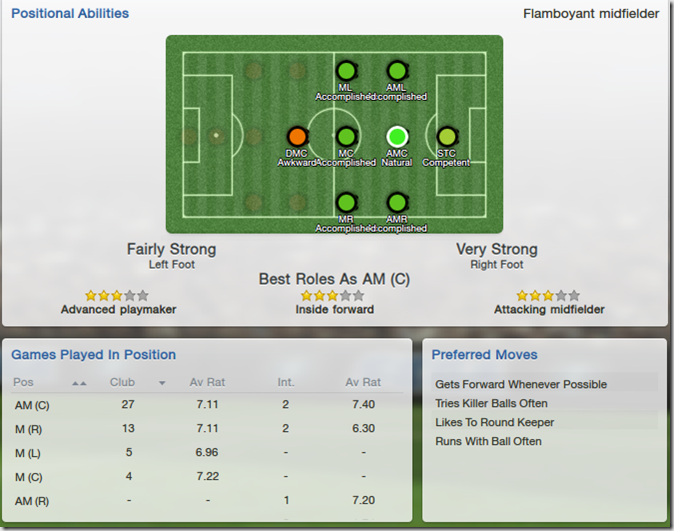Select the Attacking midfielder role
The image size is (674, 531).
[549, 310]
